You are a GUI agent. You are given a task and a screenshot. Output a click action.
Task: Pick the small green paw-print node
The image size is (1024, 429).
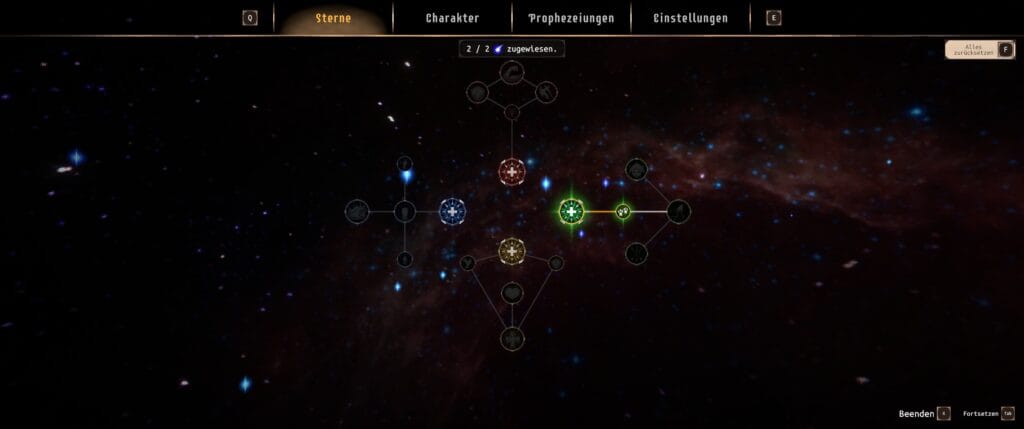pos(623,211)
